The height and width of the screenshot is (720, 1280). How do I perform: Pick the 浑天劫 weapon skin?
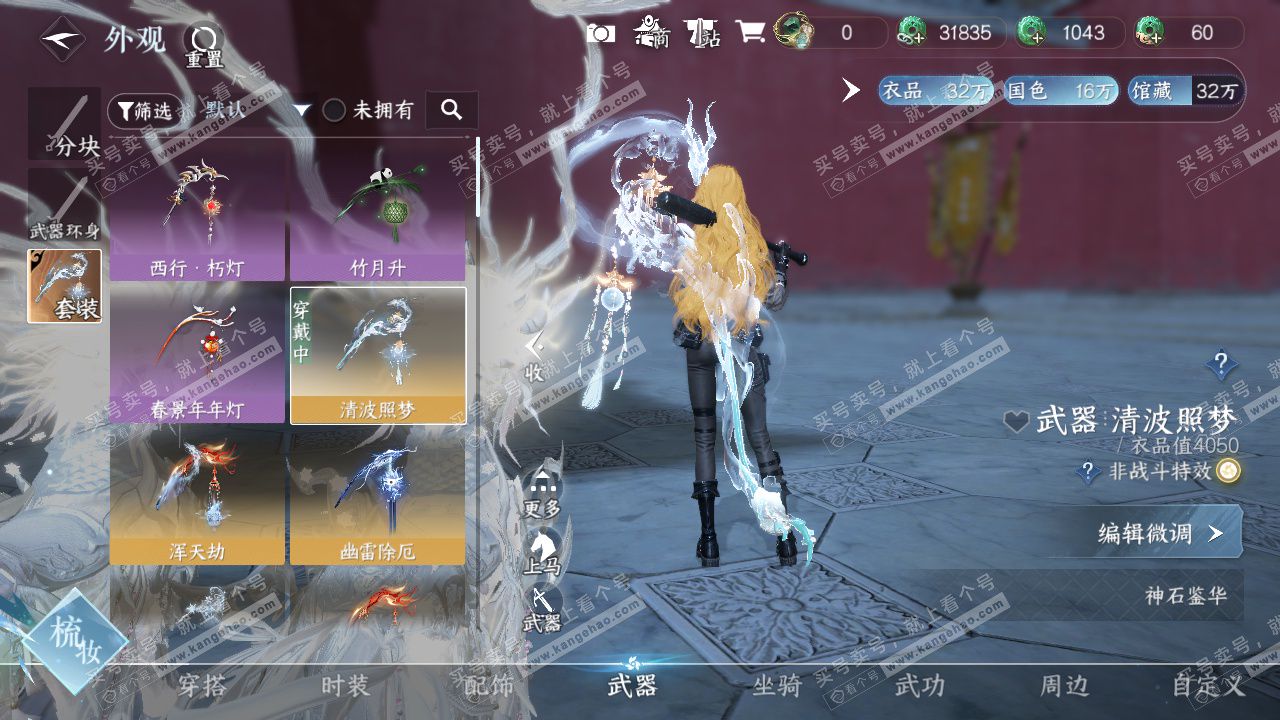(x=198, y=497)
